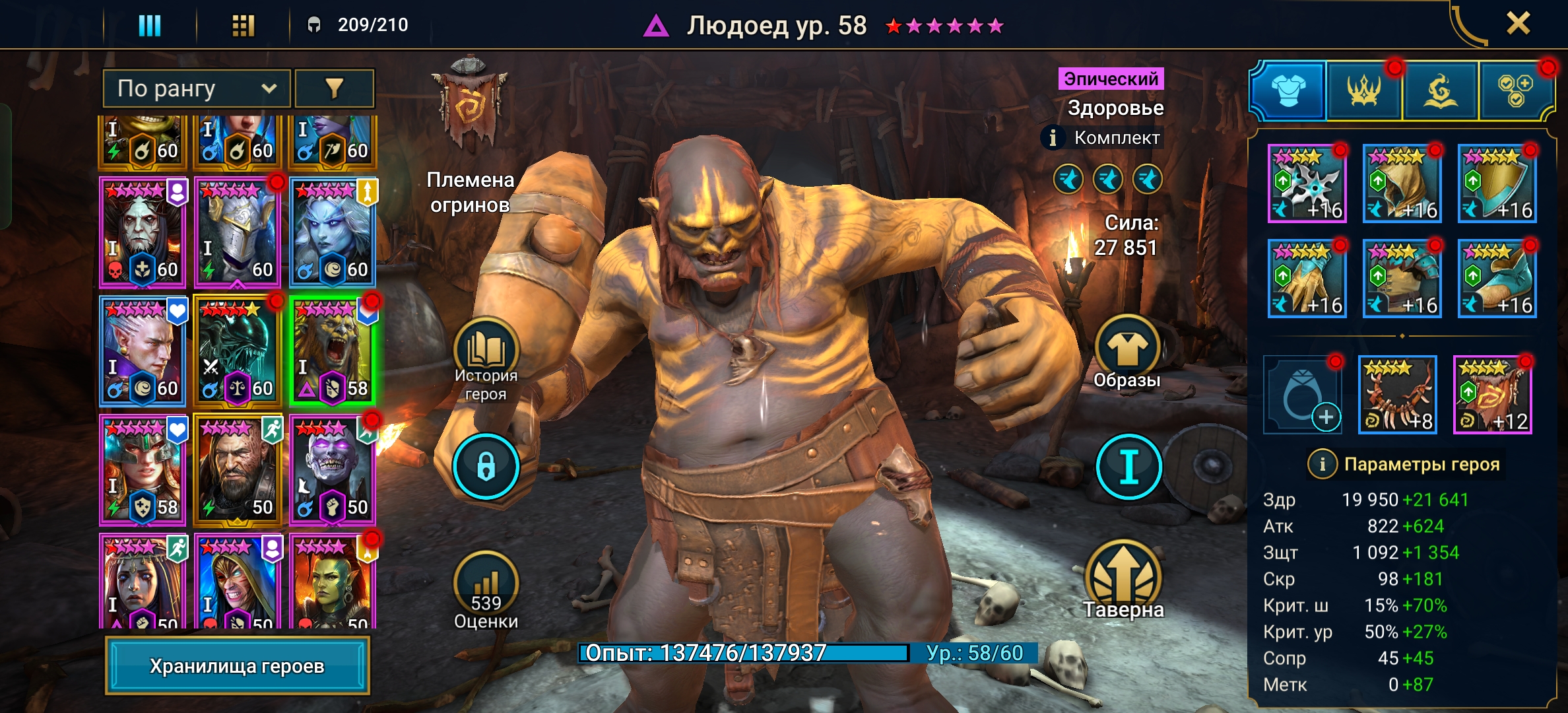
Task: Open Образы skins menu
Action: click(x=1127, y=353)
